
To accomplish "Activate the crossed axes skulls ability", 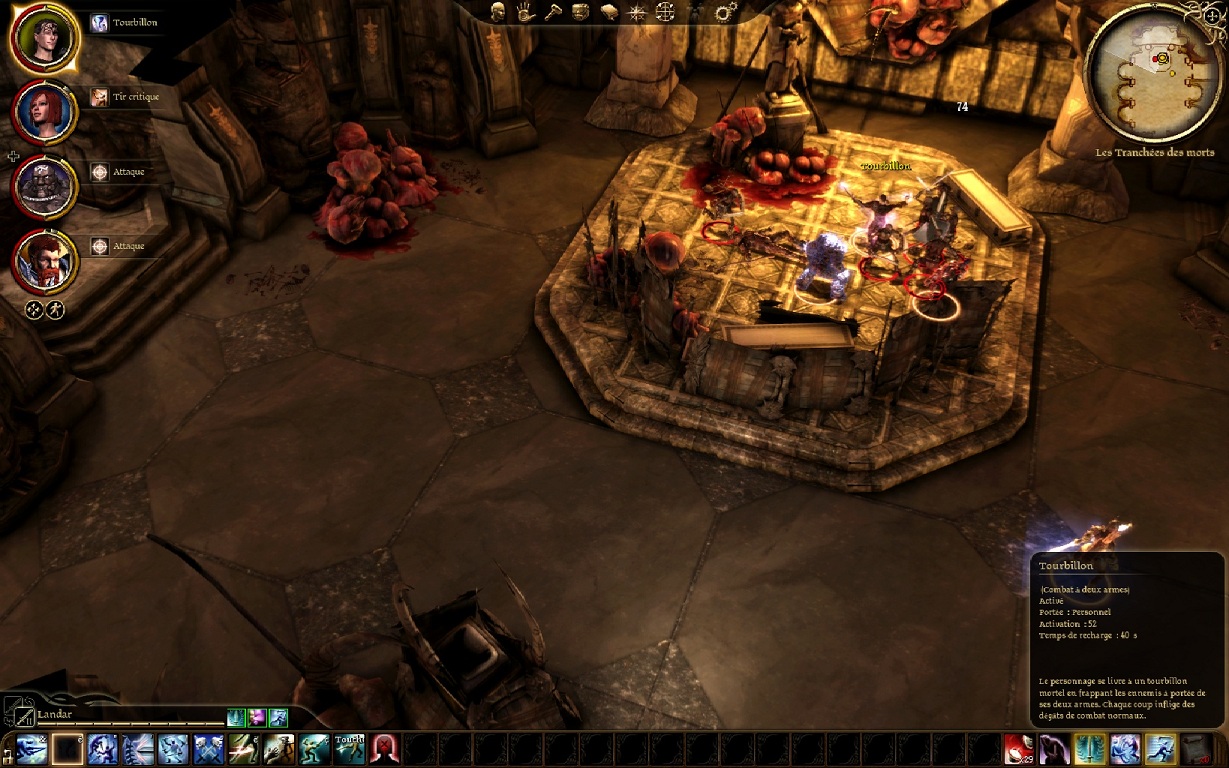I will 210,749.
